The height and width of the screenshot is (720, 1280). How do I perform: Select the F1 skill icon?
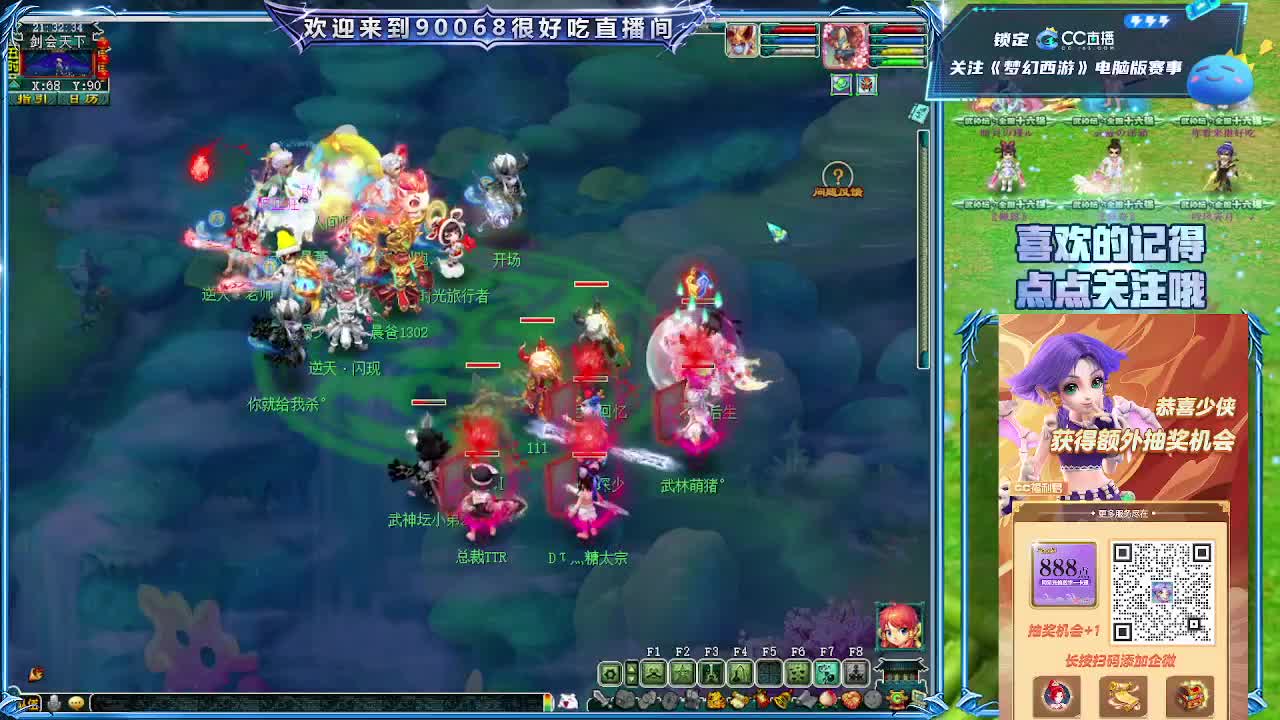(x=655, y=672)
